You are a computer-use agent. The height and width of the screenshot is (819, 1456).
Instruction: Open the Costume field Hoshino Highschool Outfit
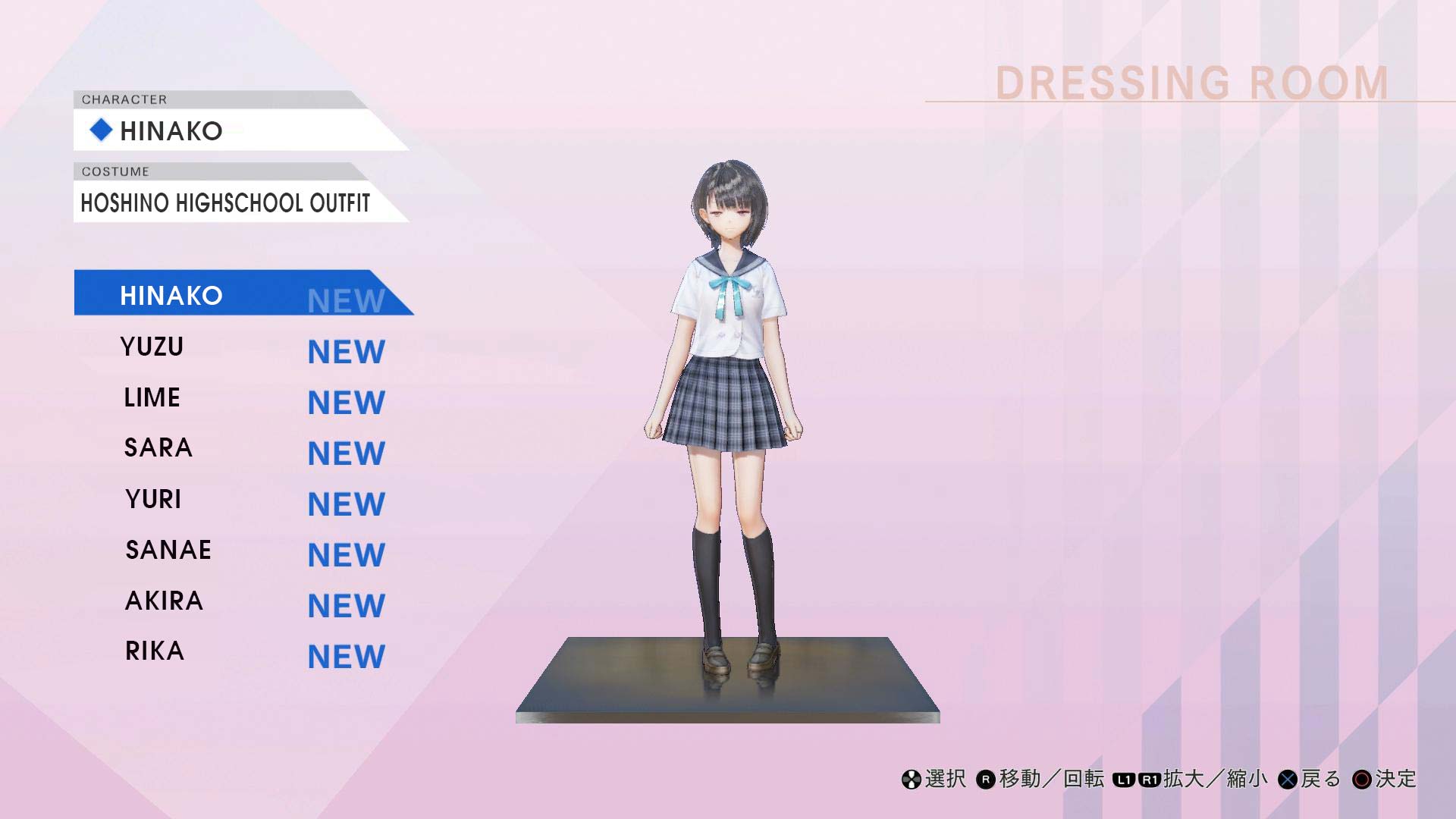pyautogui.click(x=226, y=202)
